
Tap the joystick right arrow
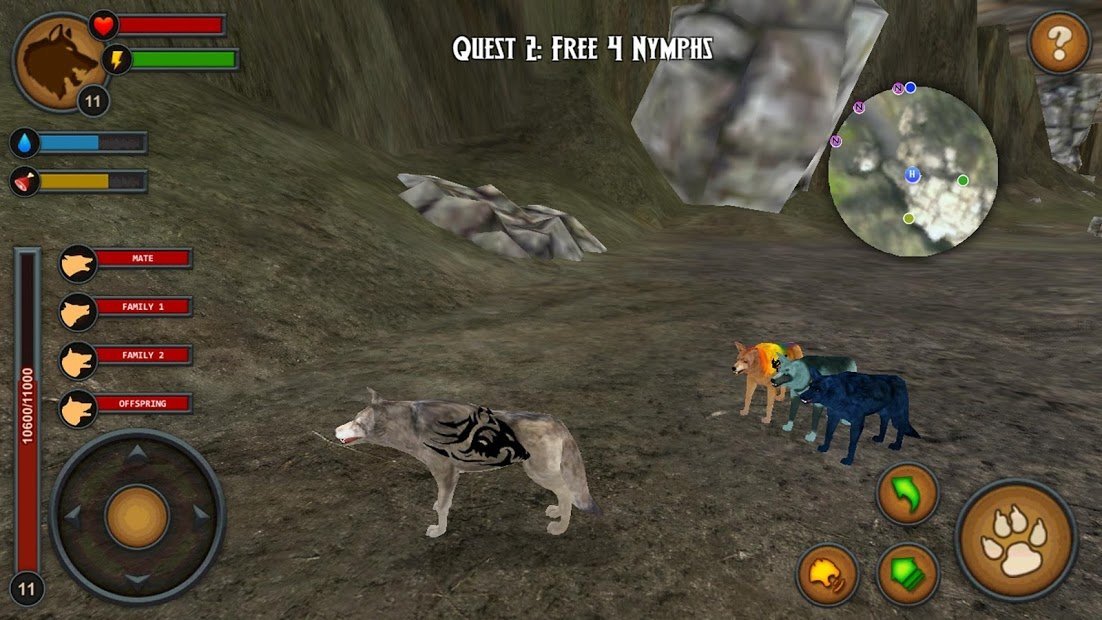pos(201,517)
